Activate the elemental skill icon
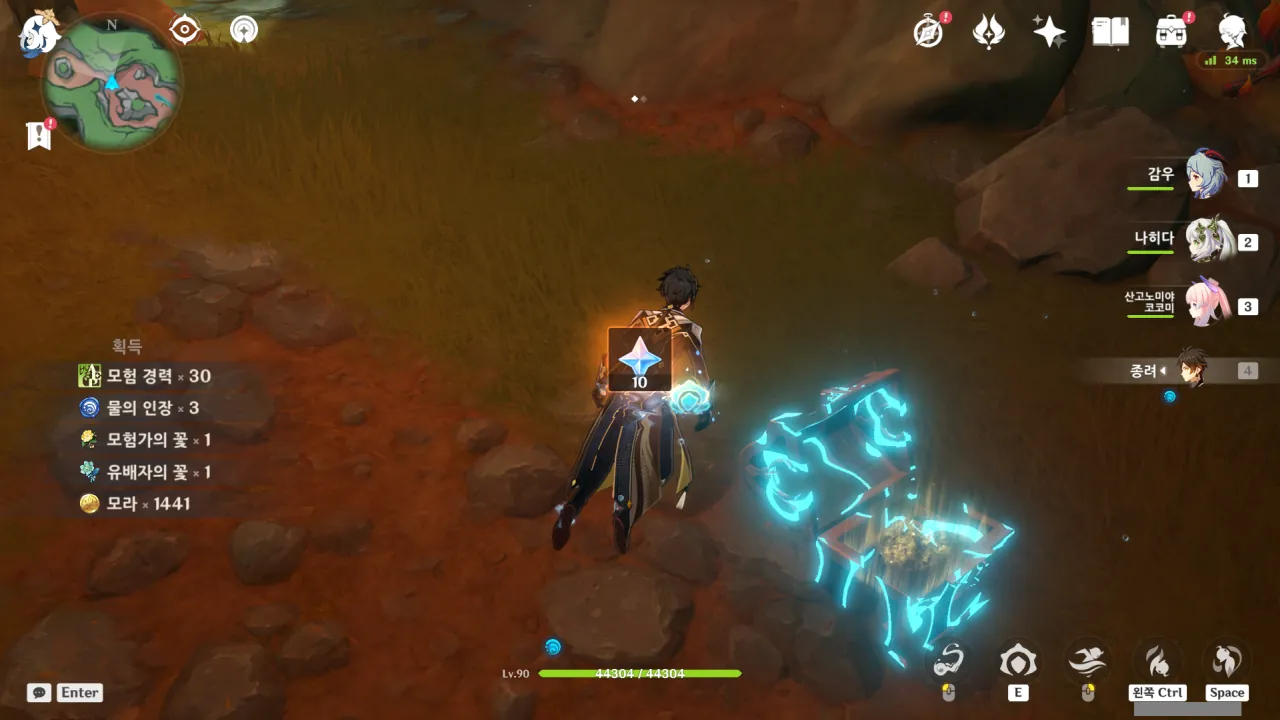The image size is (1280, 720). 1018,661
